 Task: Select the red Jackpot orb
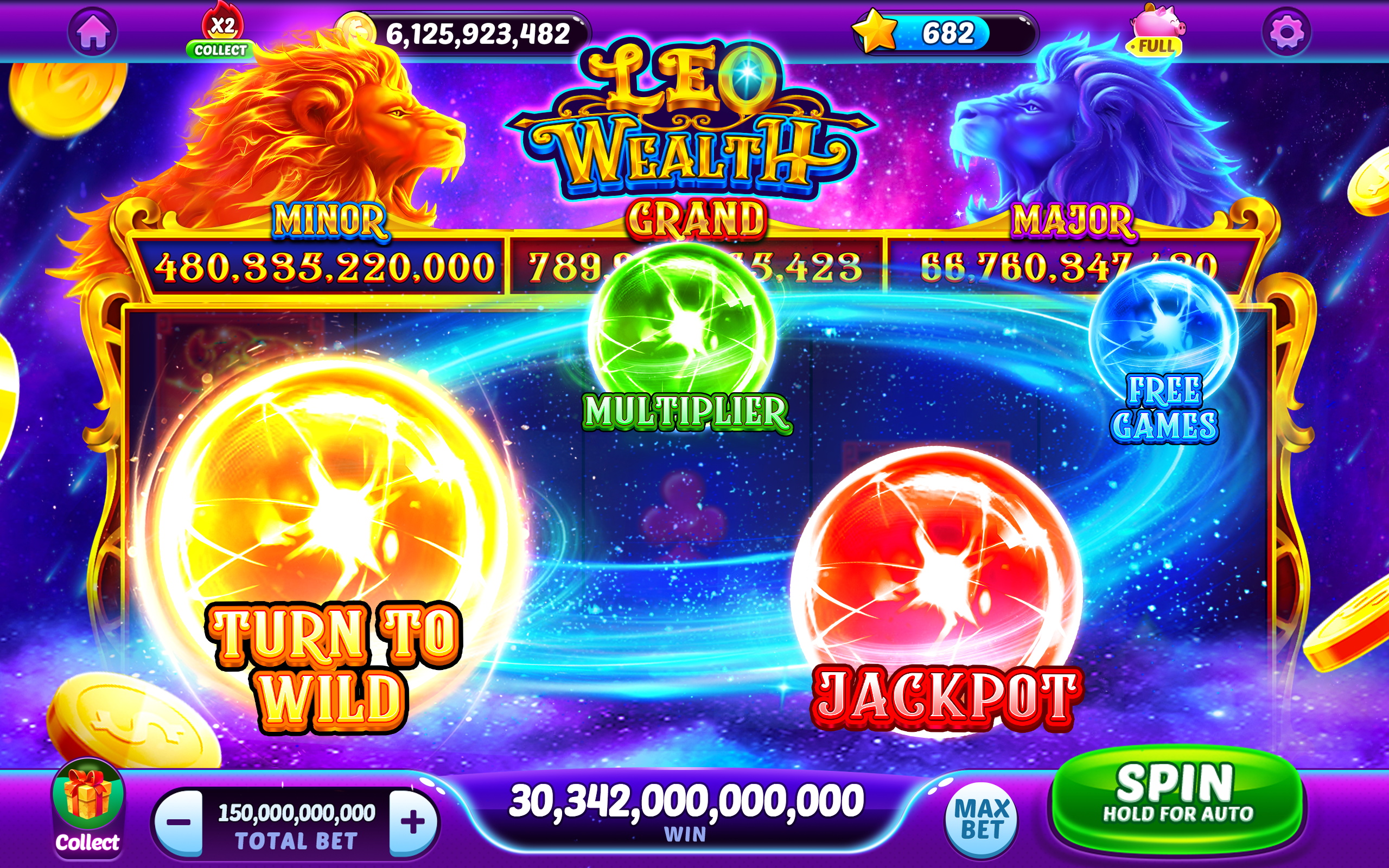pyautogui.click(x=941, y=569)
